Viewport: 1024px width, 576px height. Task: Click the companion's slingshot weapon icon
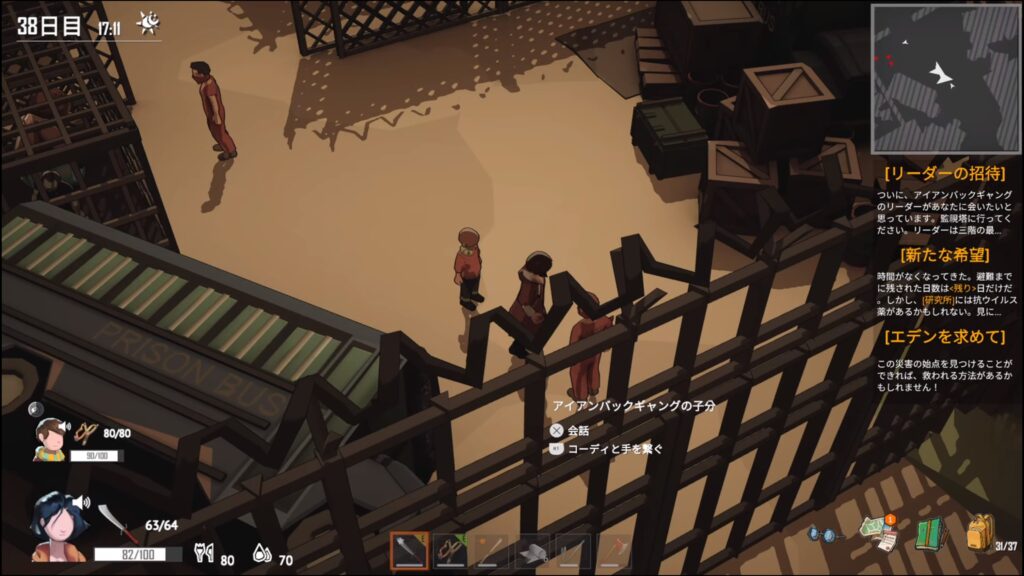[x=87, y=433]
